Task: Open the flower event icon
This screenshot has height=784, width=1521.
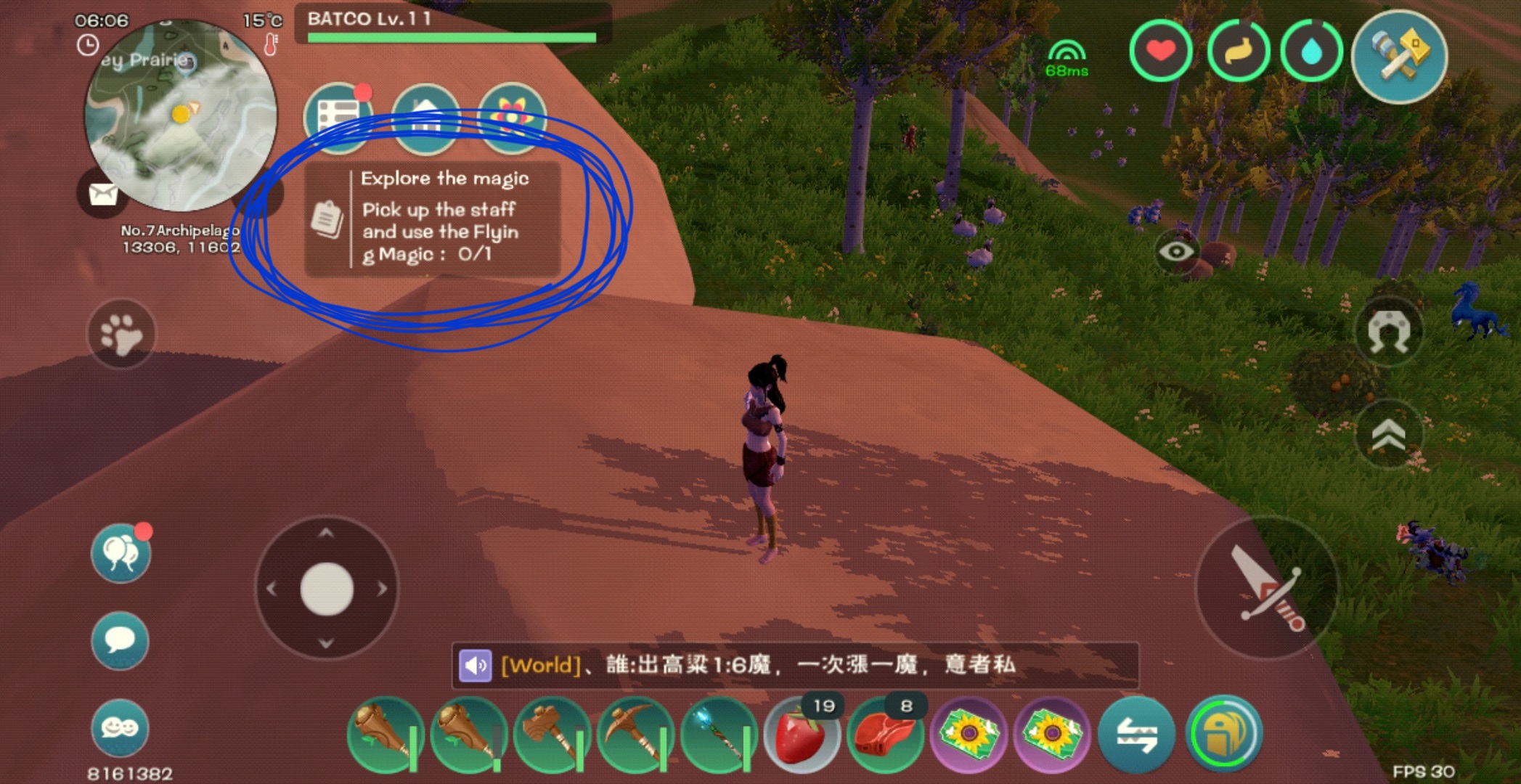Action: pyautogui.click(x=512, y=116)
